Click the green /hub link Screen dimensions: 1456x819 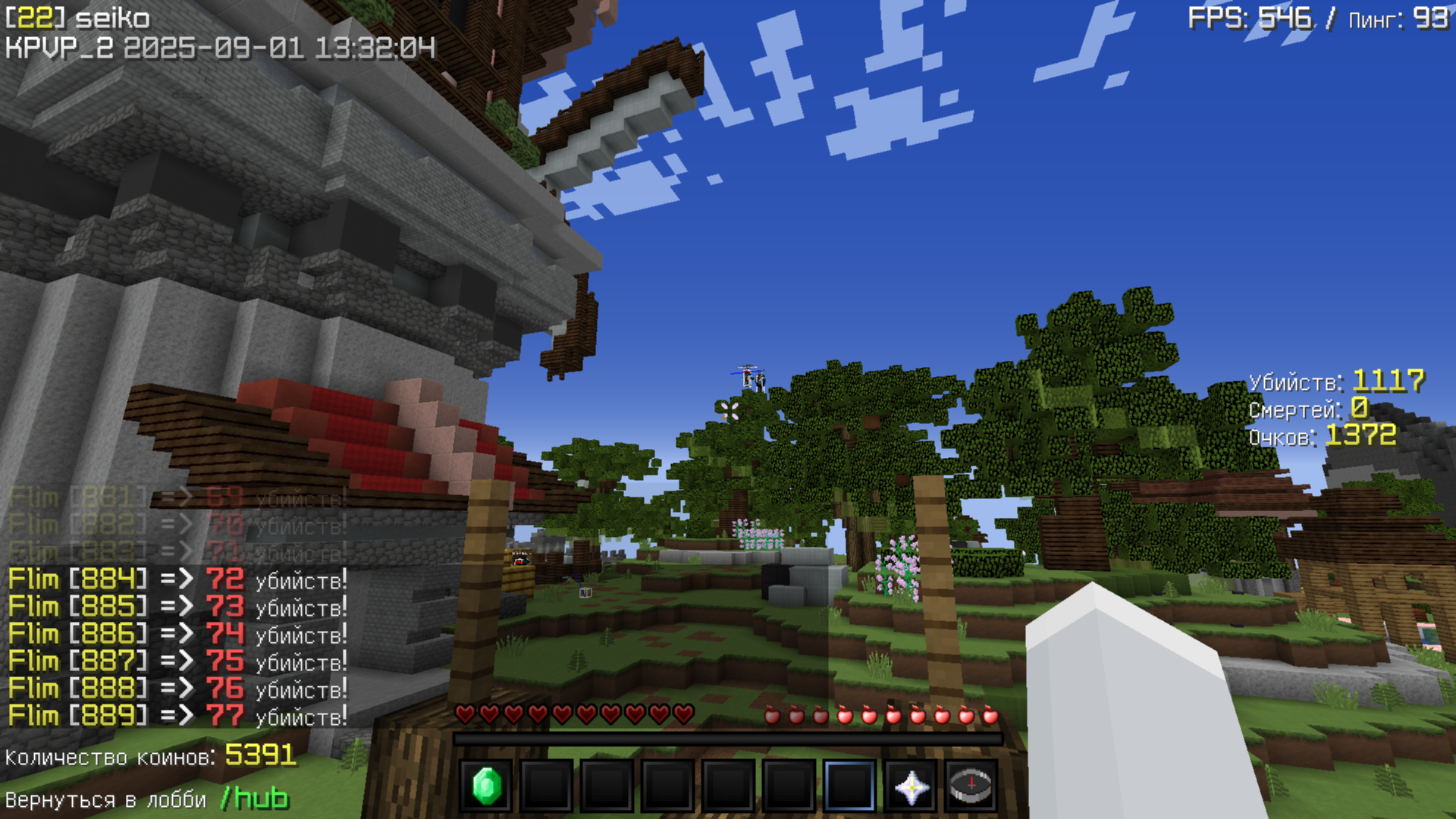click(x=255, y=798)
